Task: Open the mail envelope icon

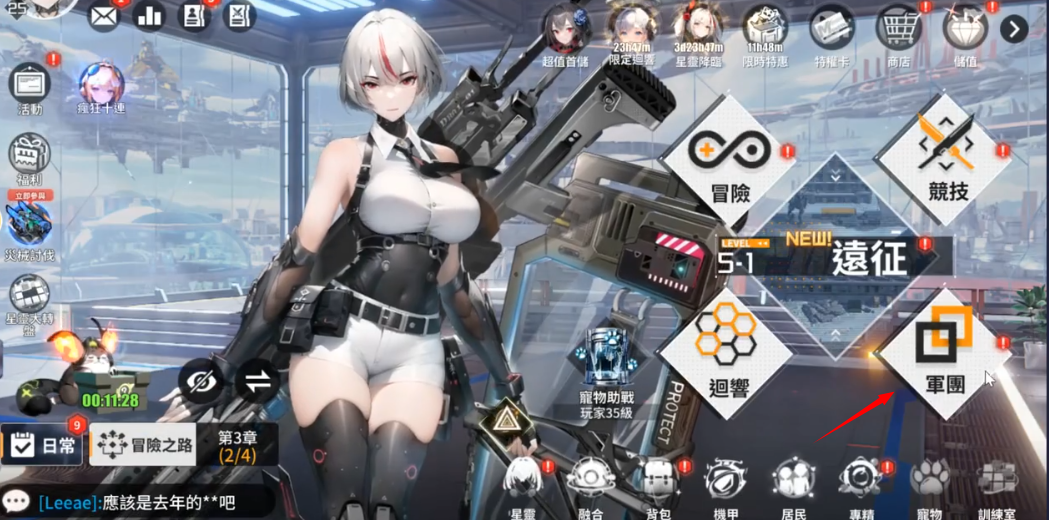Action: 103,16
